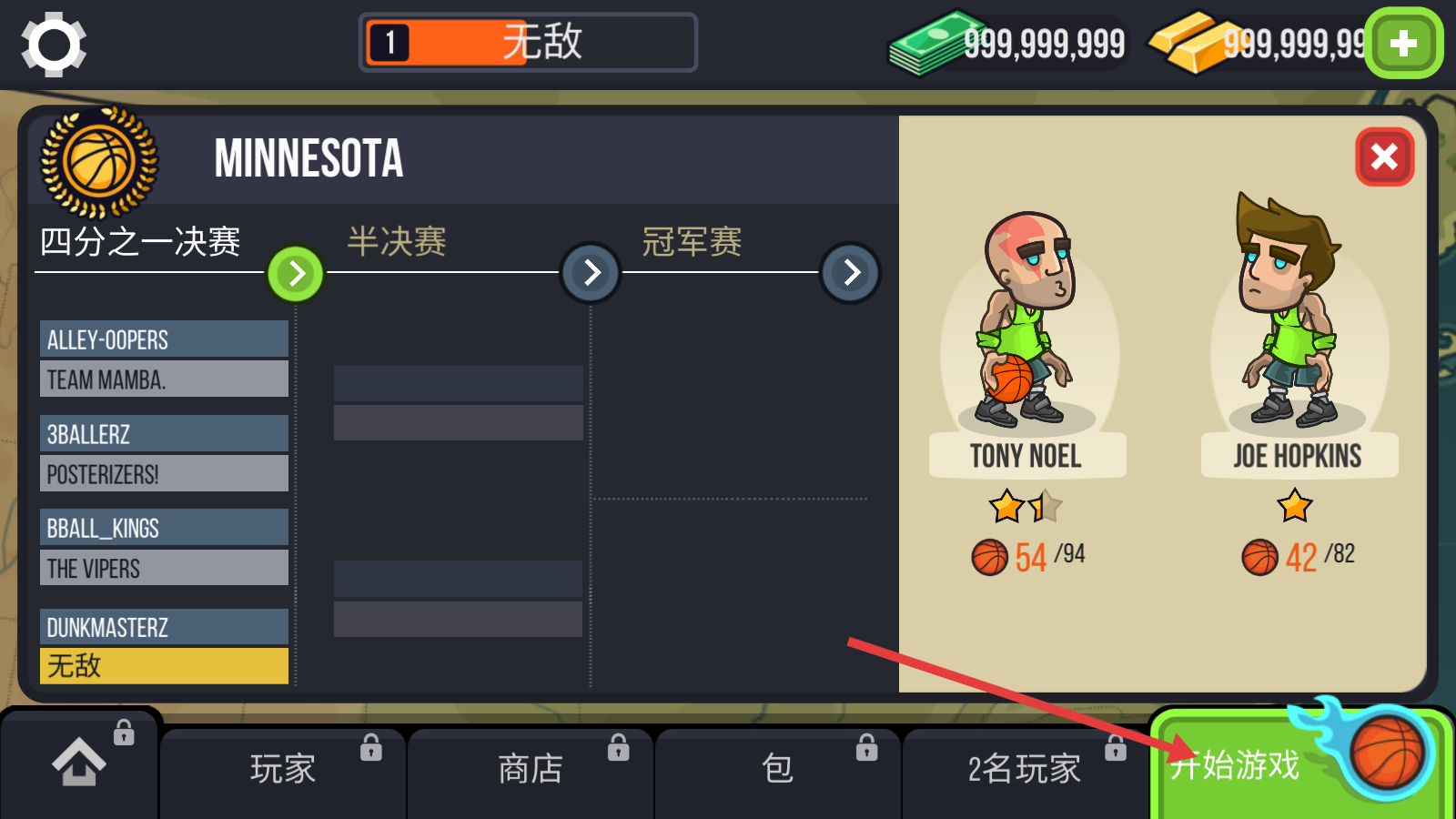This screenshot has width=1456, height=819.
Task: Click the 半决赛 semifinal arrow button
Action: [591, 272]
